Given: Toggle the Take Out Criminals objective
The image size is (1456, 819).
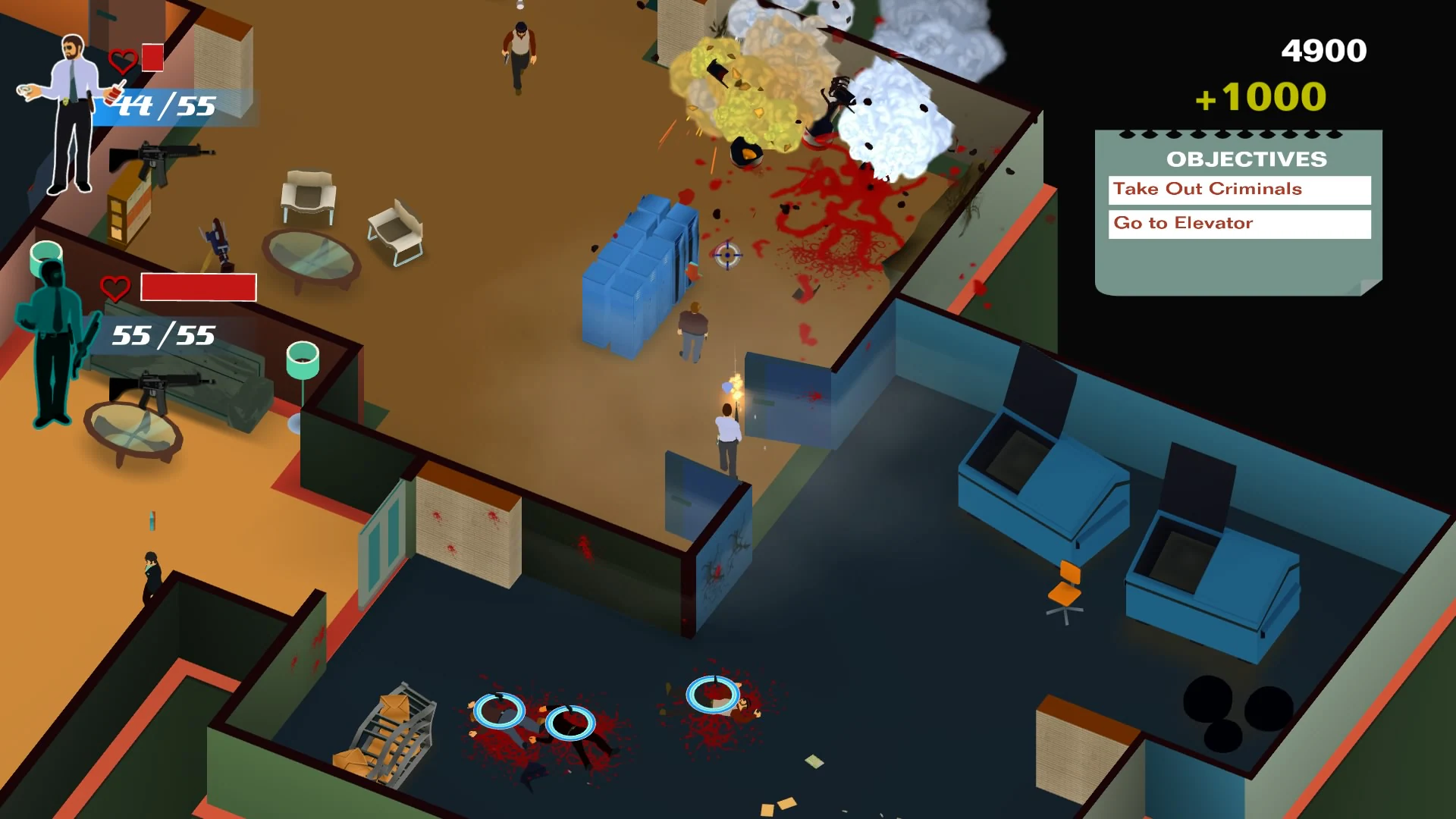Looking at the screenshot, I should 1240,190.
